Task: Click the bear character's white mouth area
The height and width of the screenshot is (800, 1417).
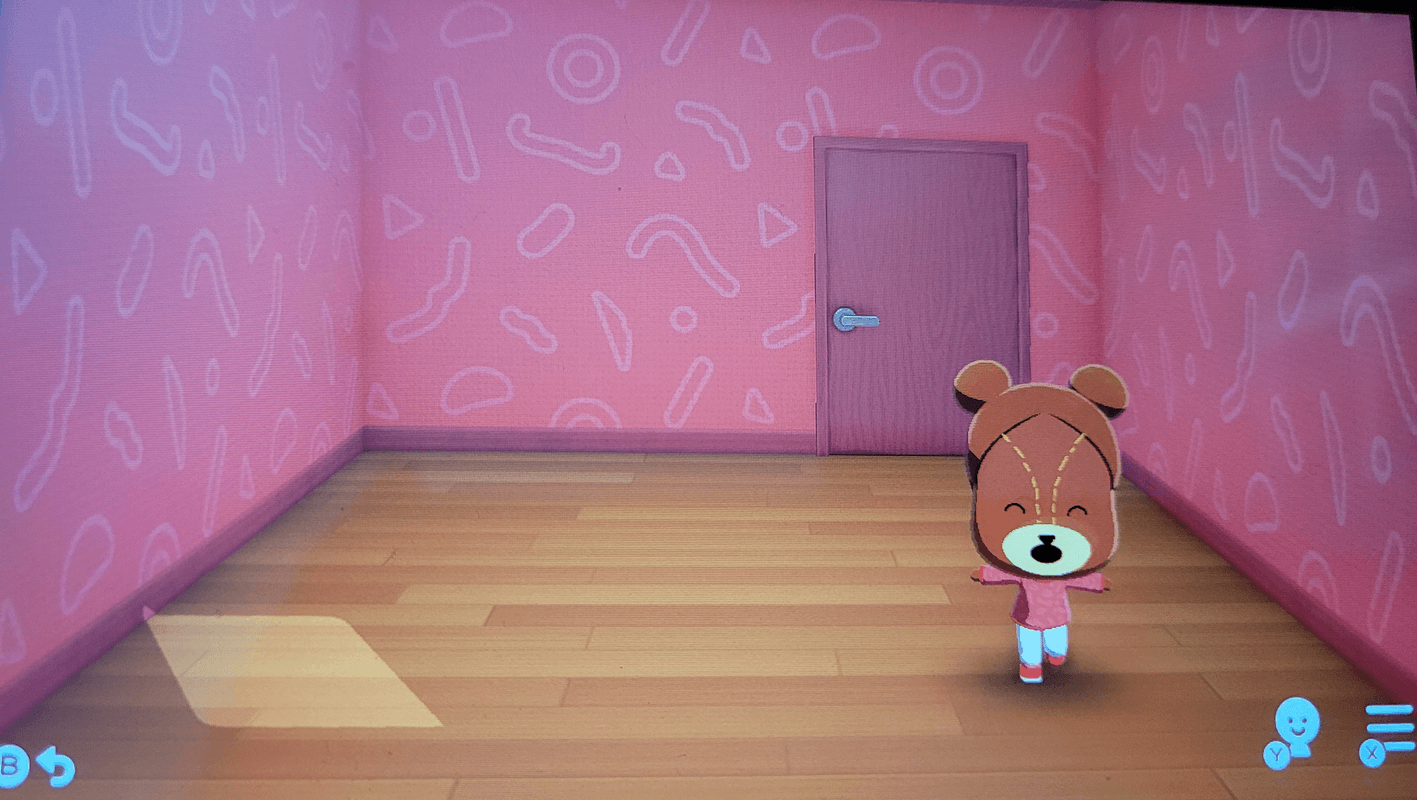Action: point(1045,550)
